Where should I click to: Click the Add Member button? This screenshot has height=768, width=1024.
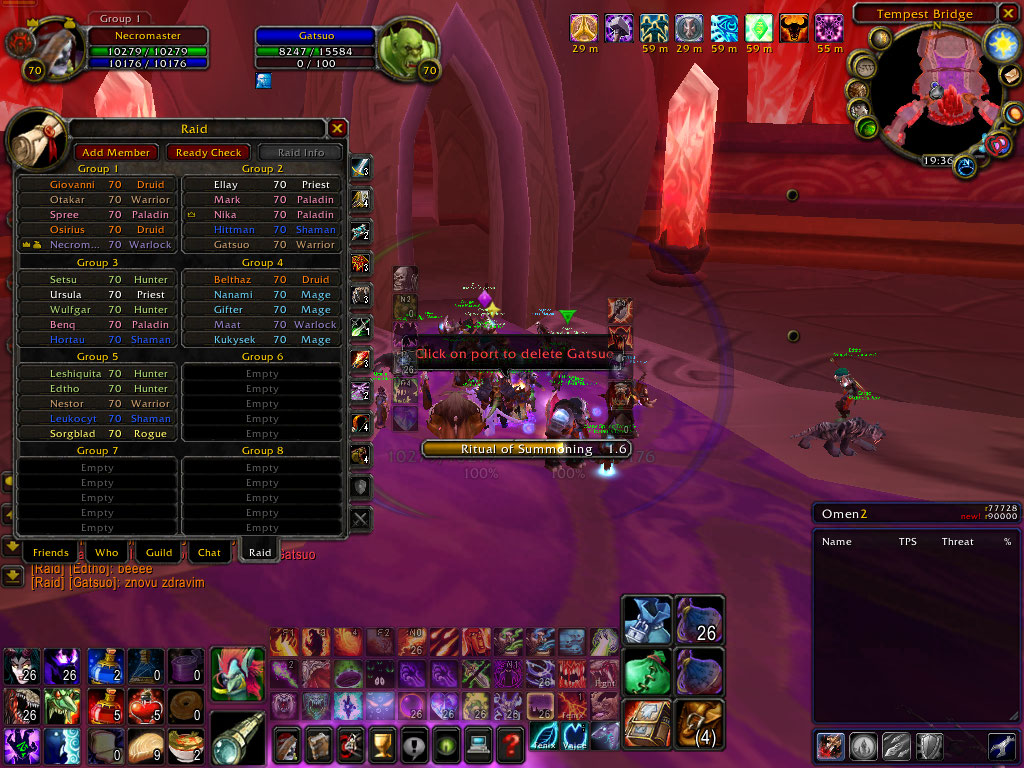116,152
